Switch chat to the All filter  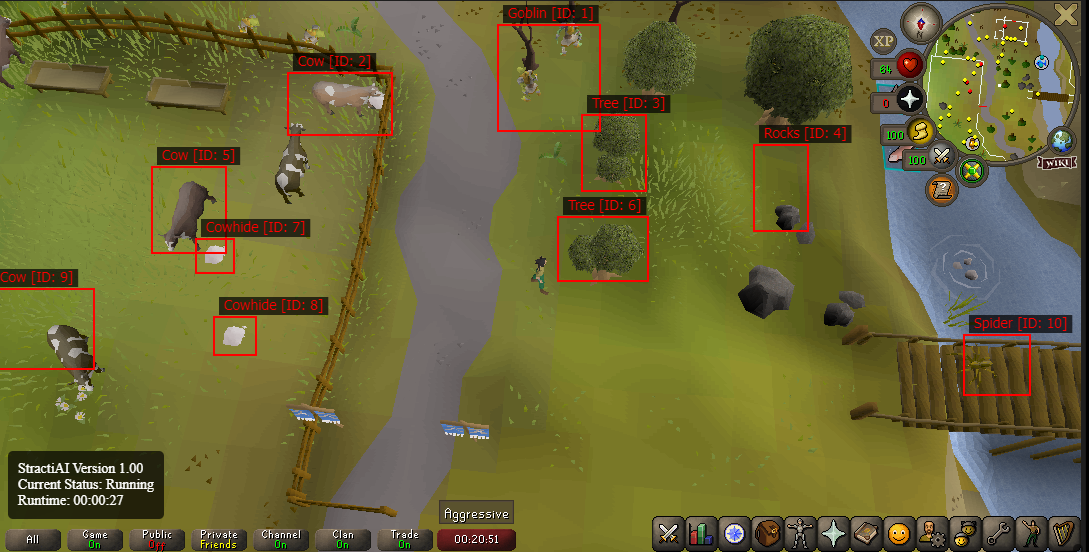(33, 540)
